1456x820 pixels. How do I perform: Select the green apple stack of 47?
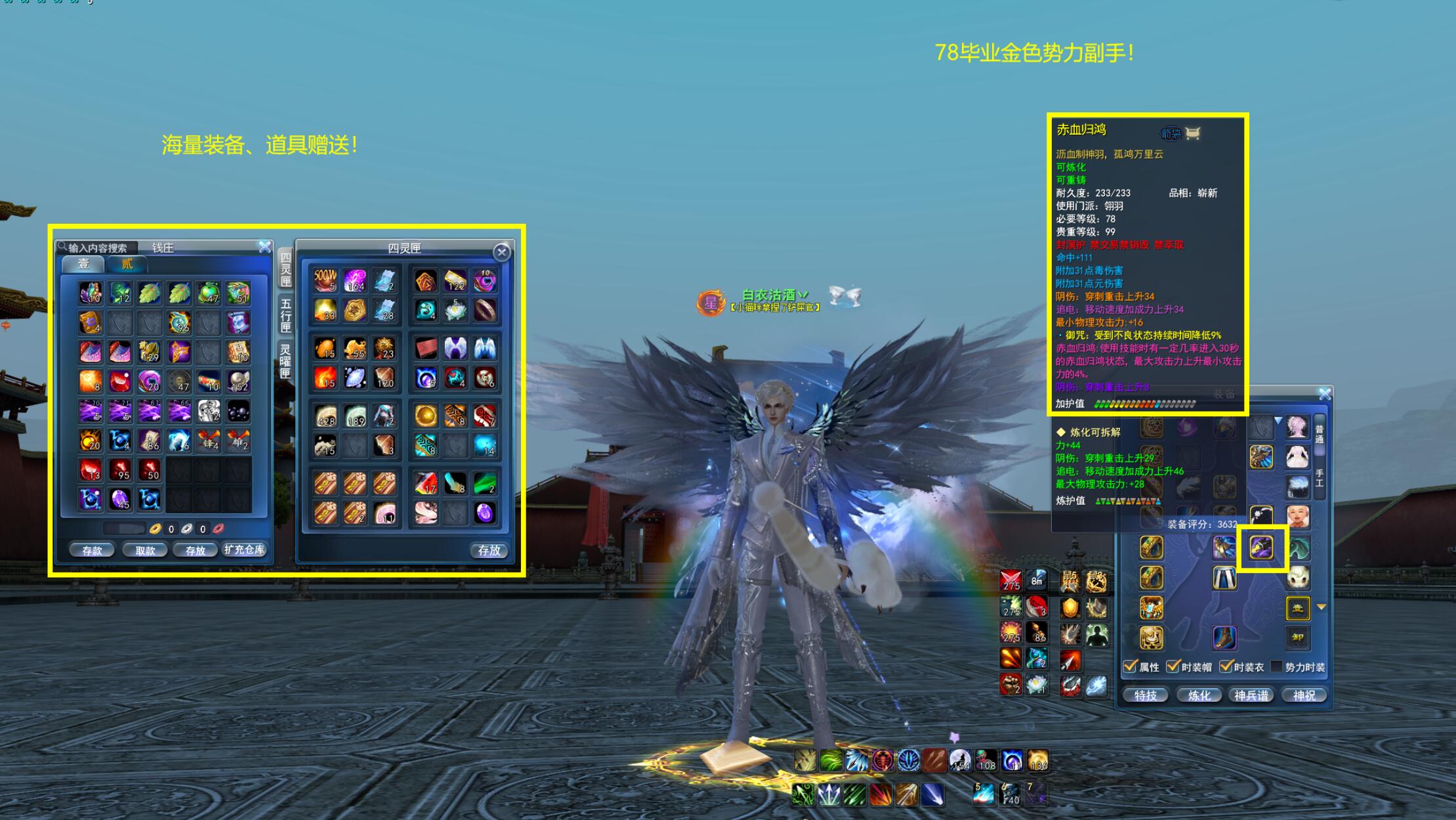(x=209, y=293)
